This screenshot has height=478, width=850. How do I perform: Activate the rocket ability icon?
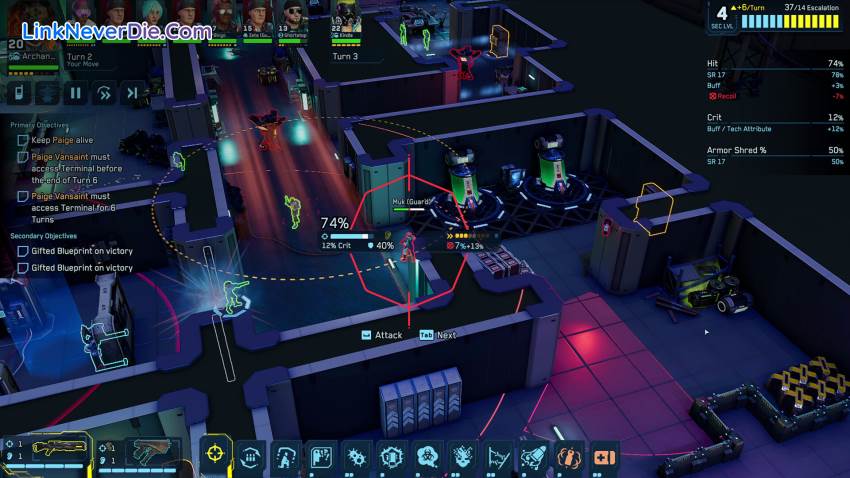pyautogui.click(x=534, y=456)
